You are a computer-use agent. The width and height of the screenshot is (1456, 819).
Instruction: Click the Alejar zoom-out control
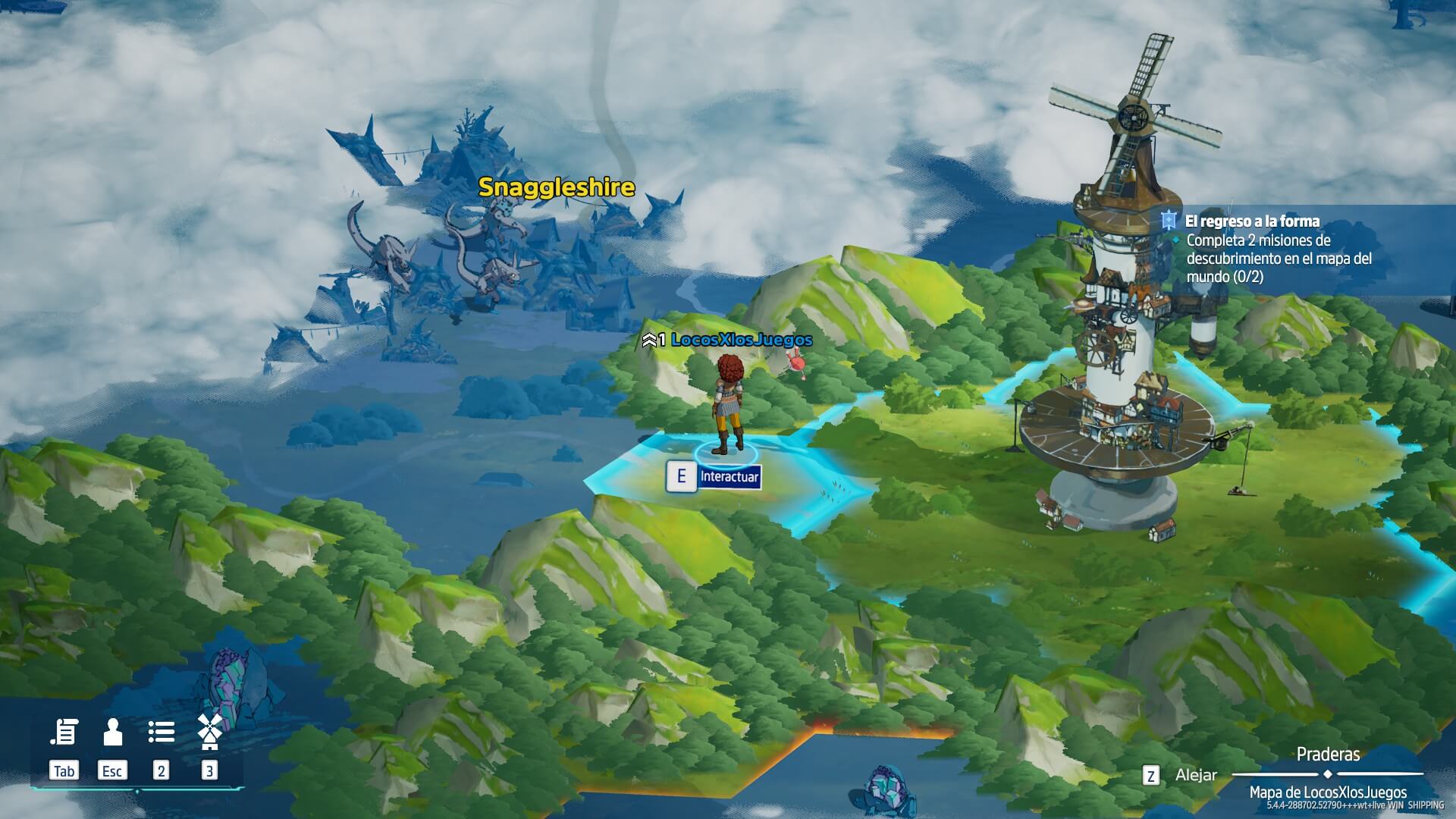tap(1195, 775)
